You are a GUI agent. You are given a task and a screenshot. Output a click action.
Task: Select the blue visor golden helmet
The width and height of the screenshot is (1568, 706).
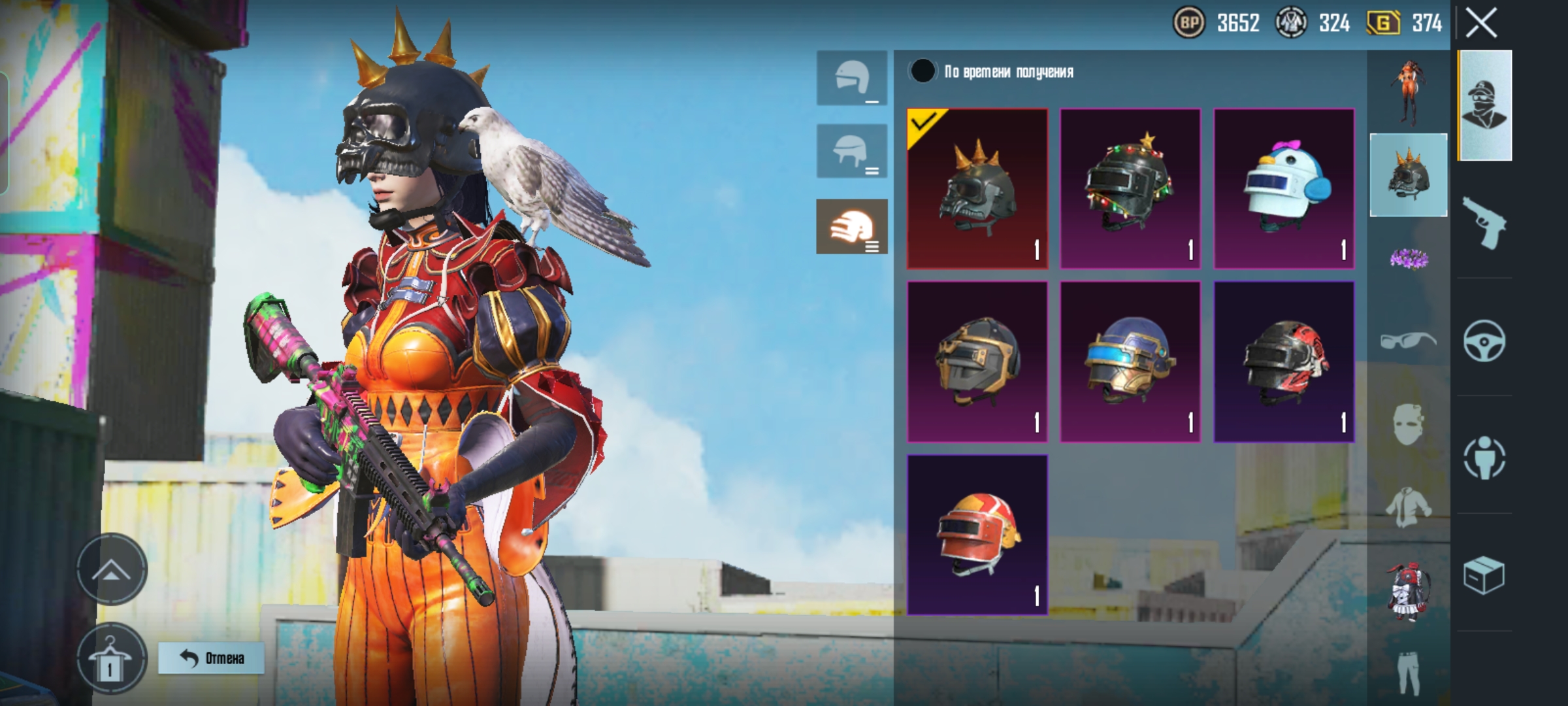click(1130, 361)
